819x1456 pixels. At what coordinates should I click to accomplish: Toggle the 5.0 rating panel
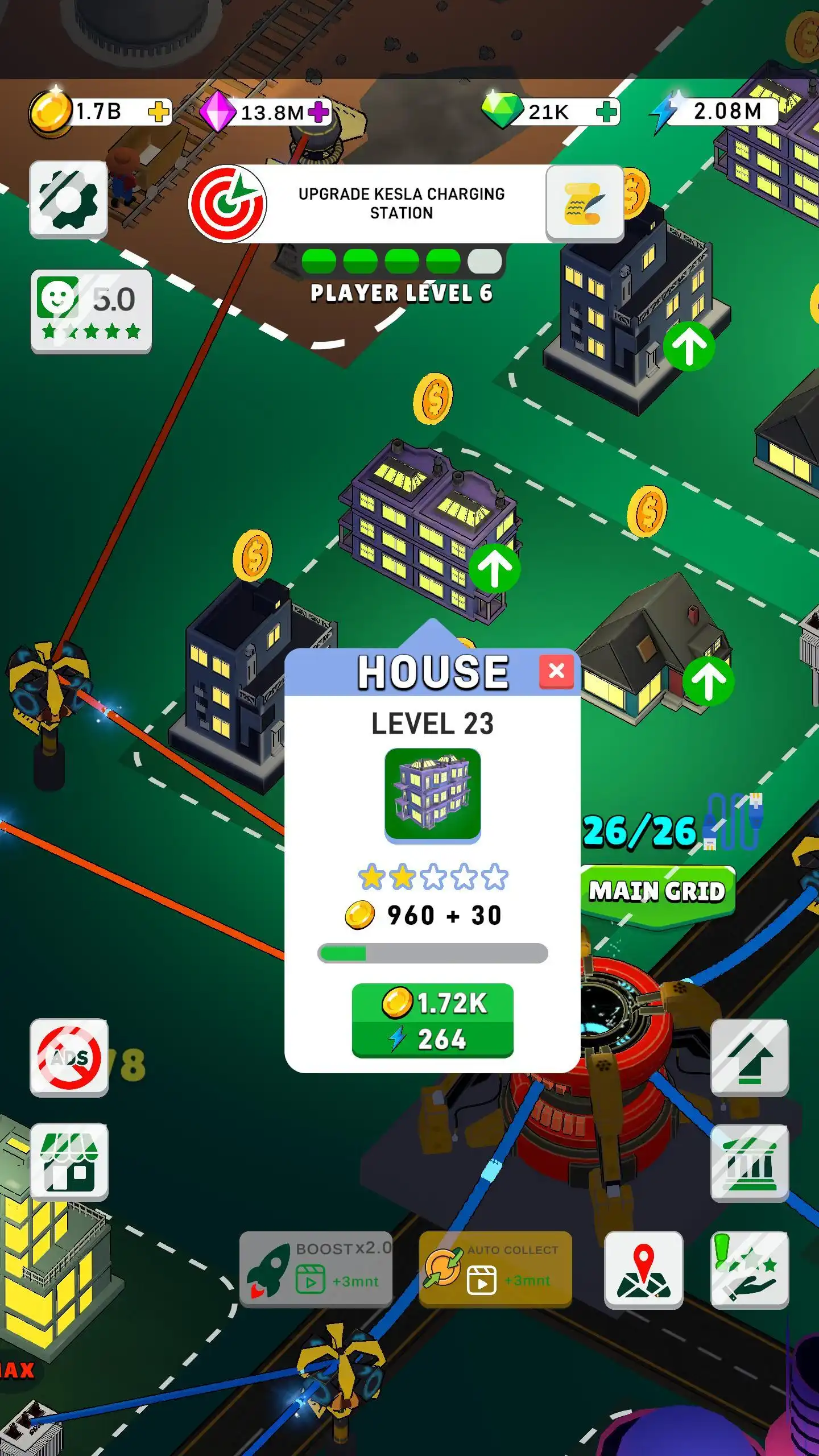tap(90, 310)
